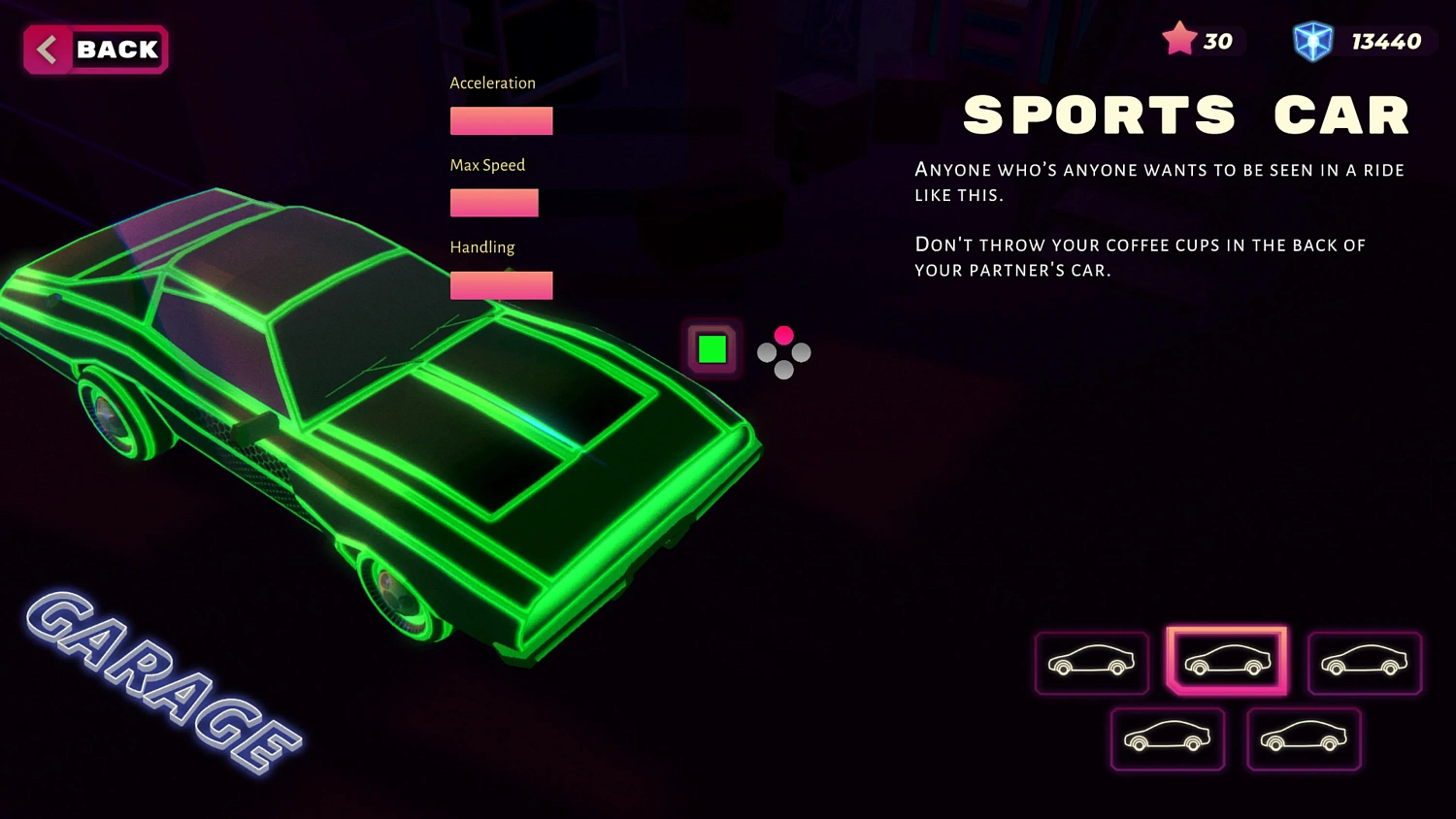Select the left car in the bottom row
Image resolution: width=1456 pixels, height=819 pixels.
(1168, 738)
